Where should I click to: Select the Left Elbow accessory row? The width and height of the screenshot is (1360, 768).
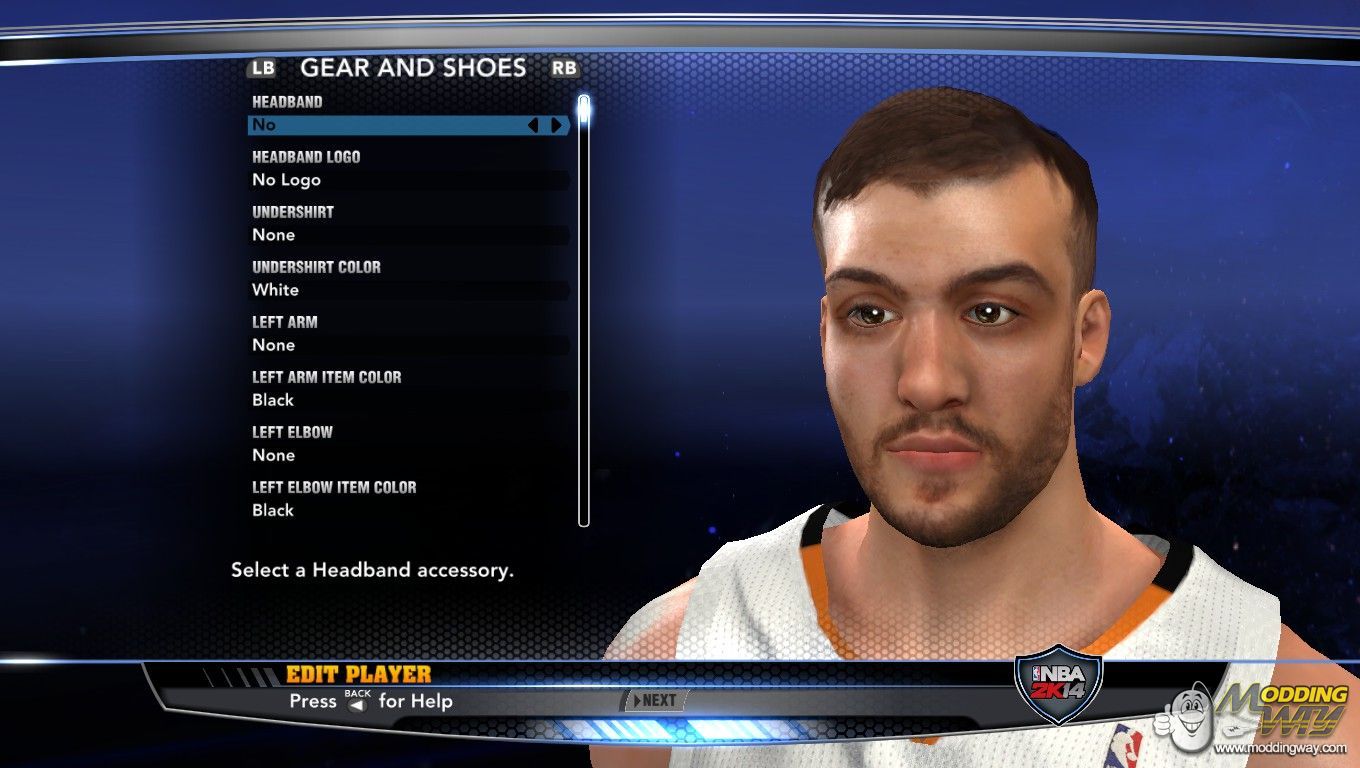408,455
